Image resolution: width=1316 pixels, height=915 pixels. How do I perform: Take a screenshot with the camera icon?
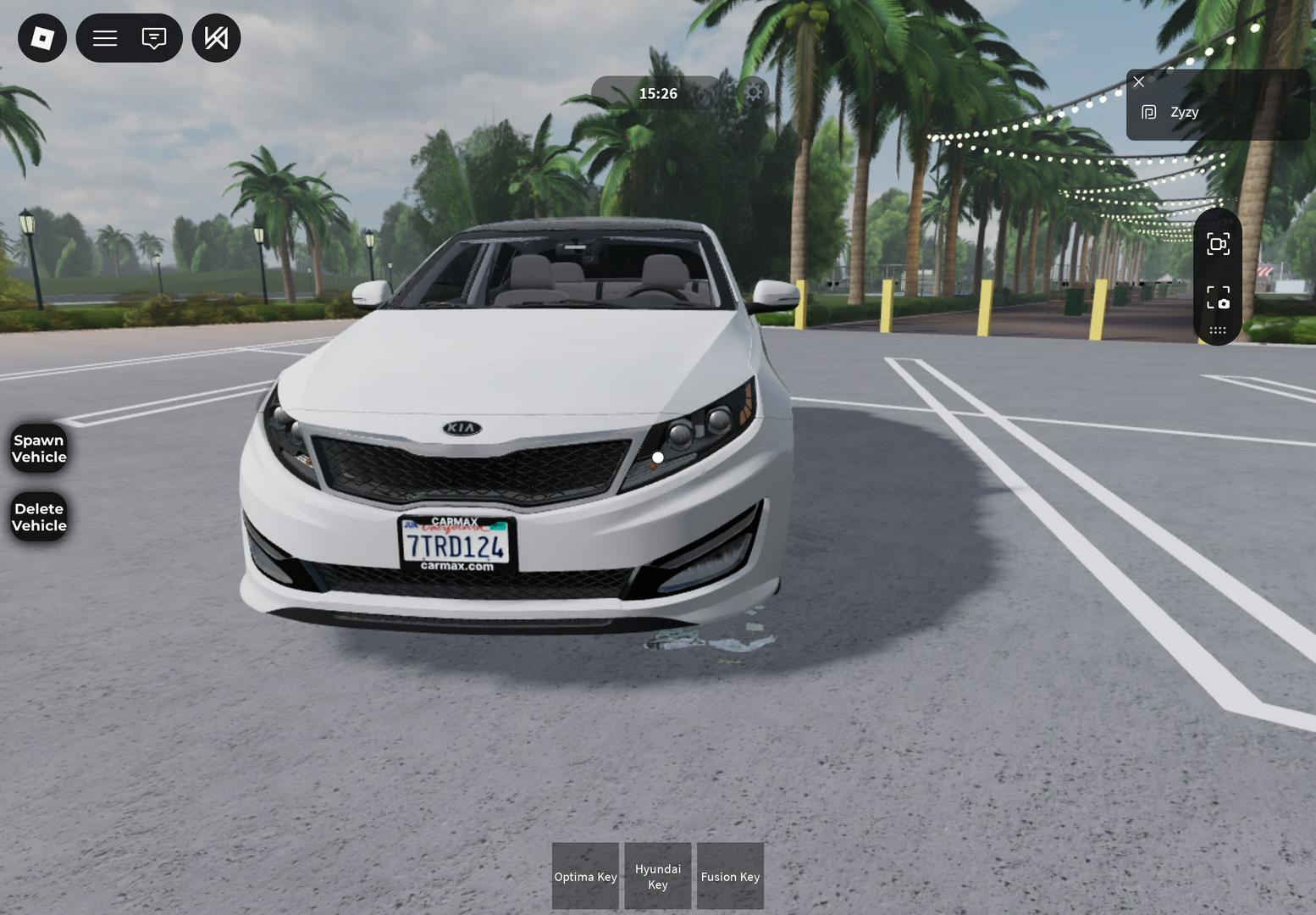[x=1218, y=297]
